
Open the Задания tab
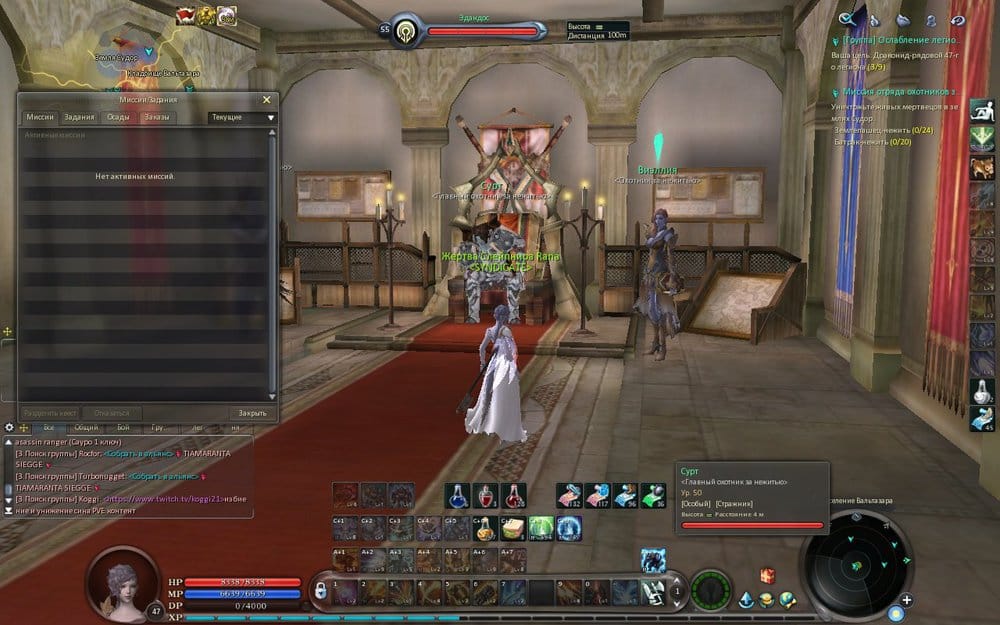point(79,117)
